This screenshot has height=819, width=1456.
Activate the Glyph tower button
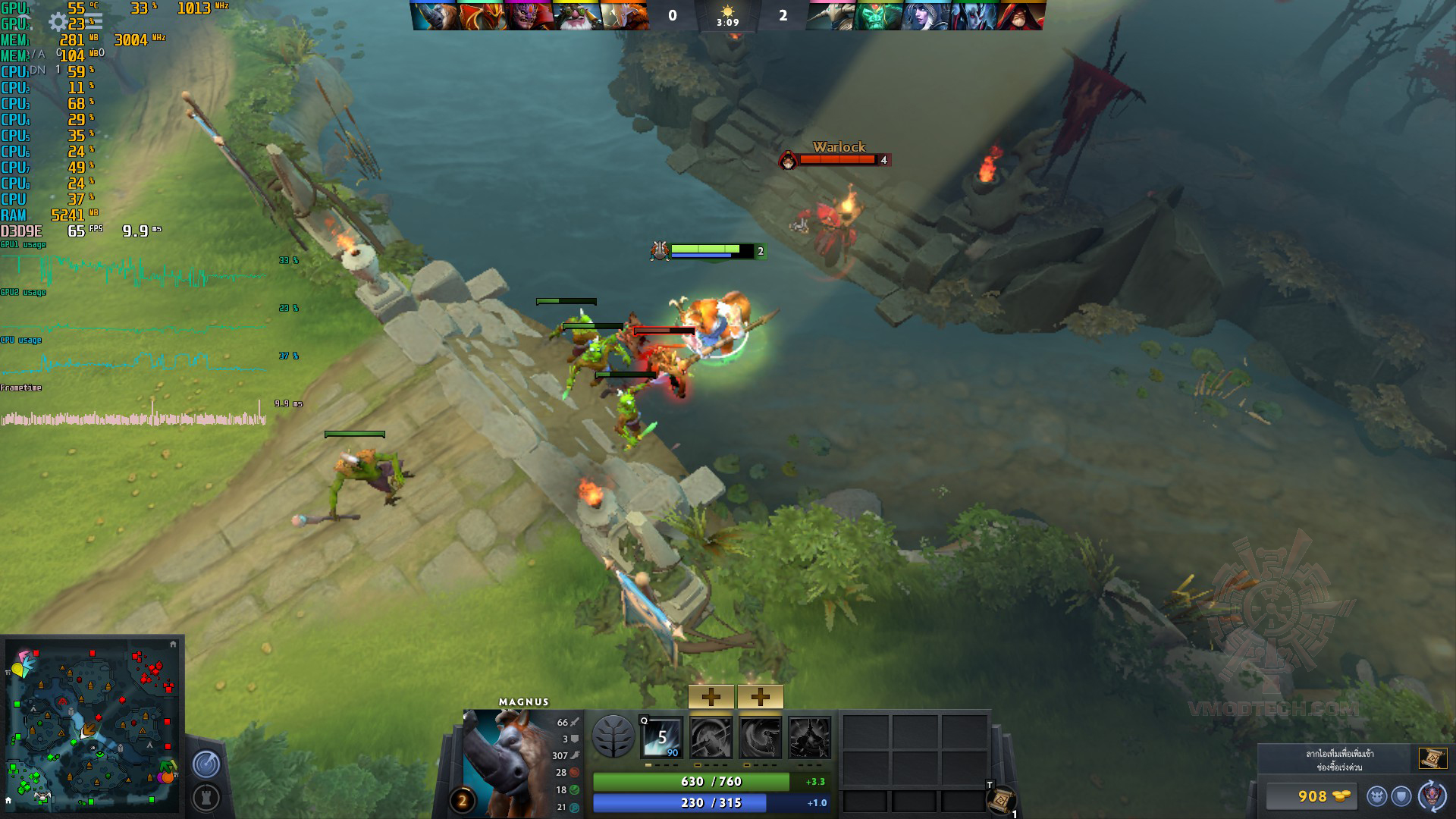[206, 797]
